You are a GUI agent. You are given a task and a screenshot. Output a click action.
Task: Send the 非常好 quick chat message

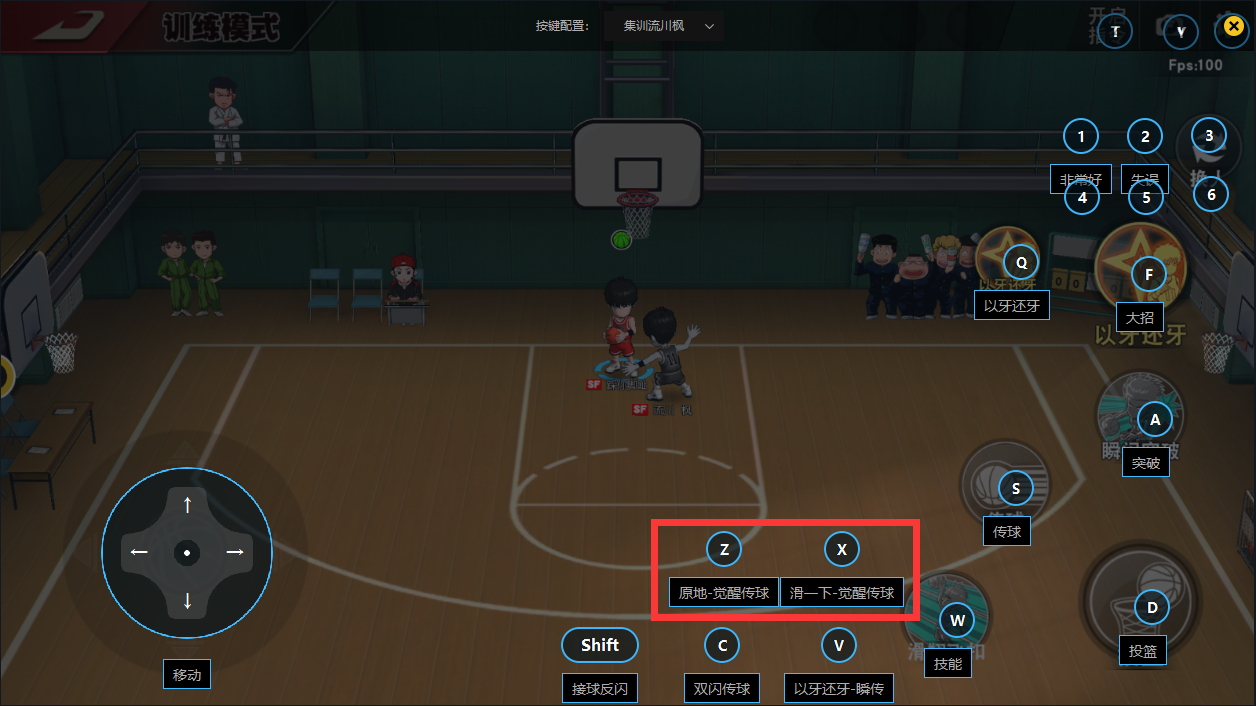(1081, 180)
